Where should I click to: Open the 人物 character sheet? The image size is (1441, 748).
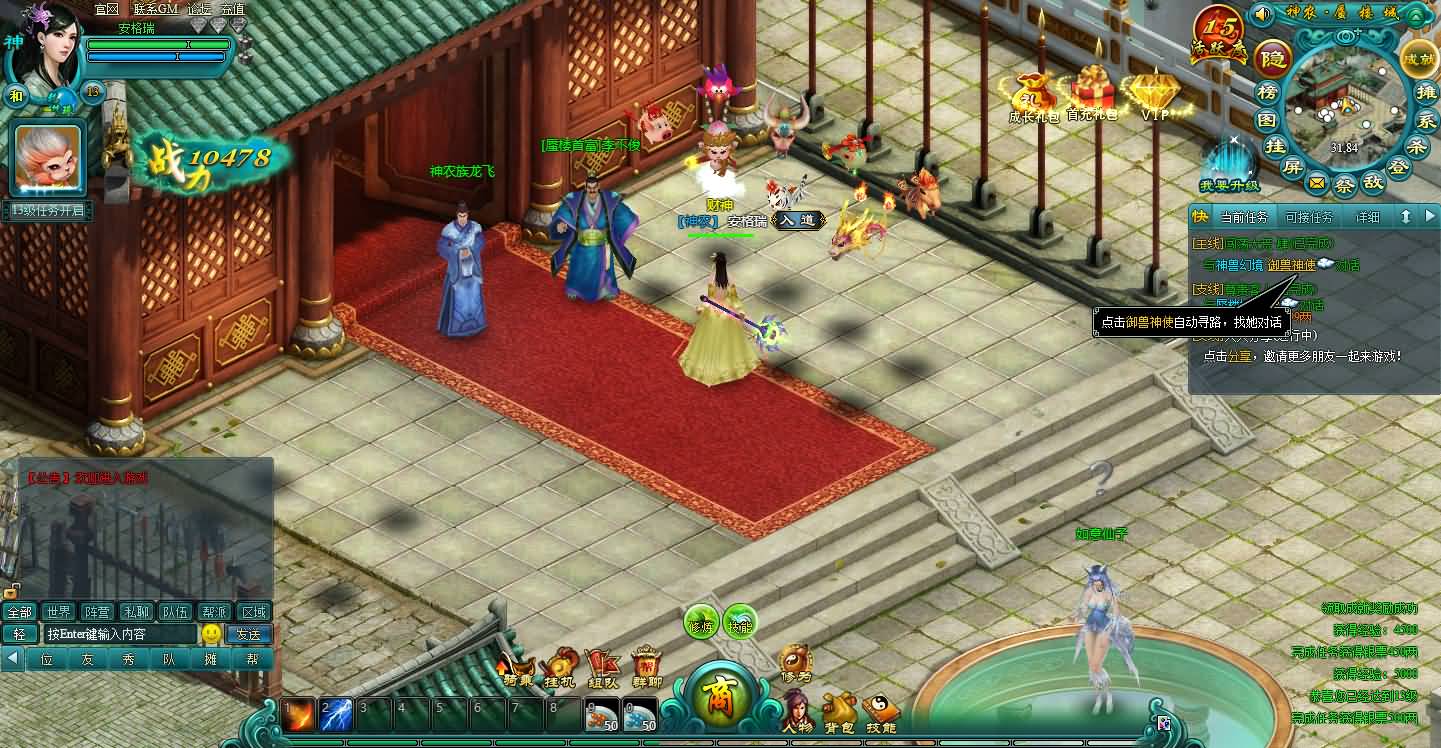[x=797, y=710]
